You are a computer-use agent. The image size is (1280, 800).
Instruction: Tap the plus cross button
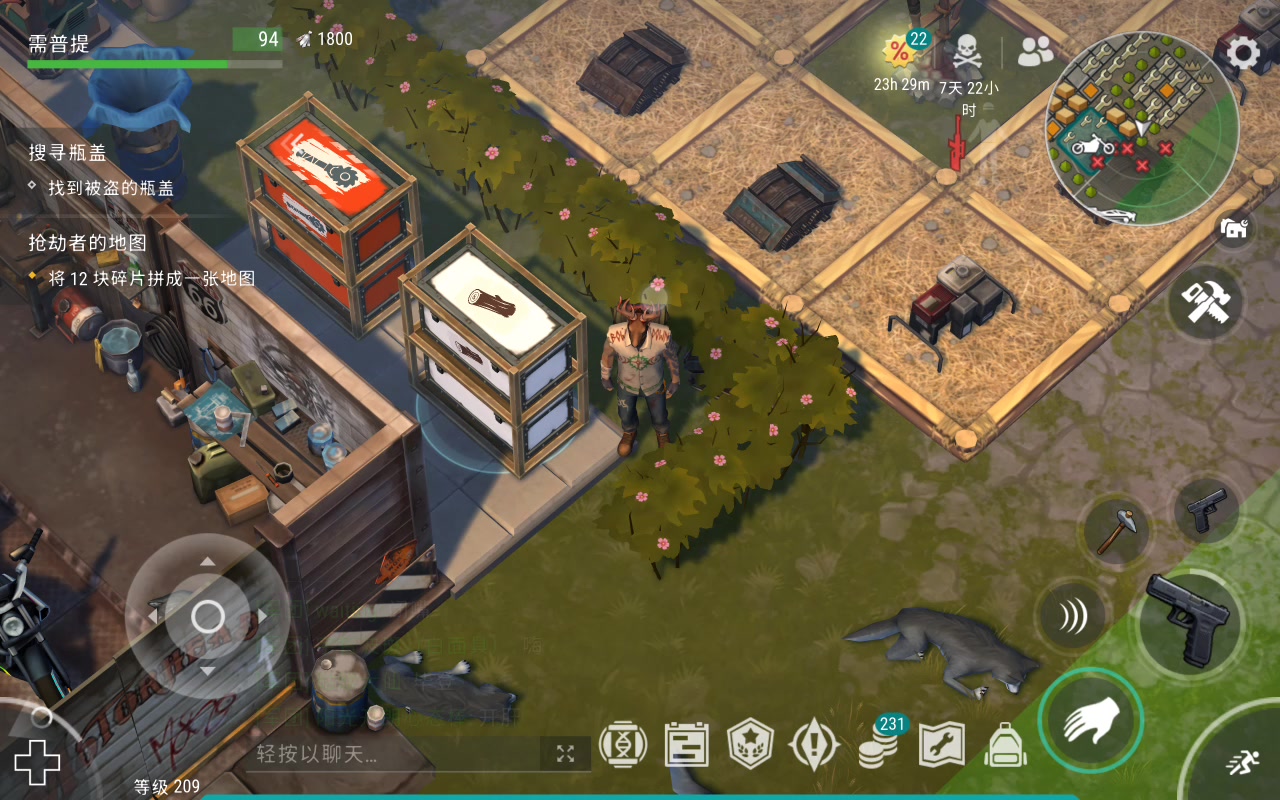37,763
